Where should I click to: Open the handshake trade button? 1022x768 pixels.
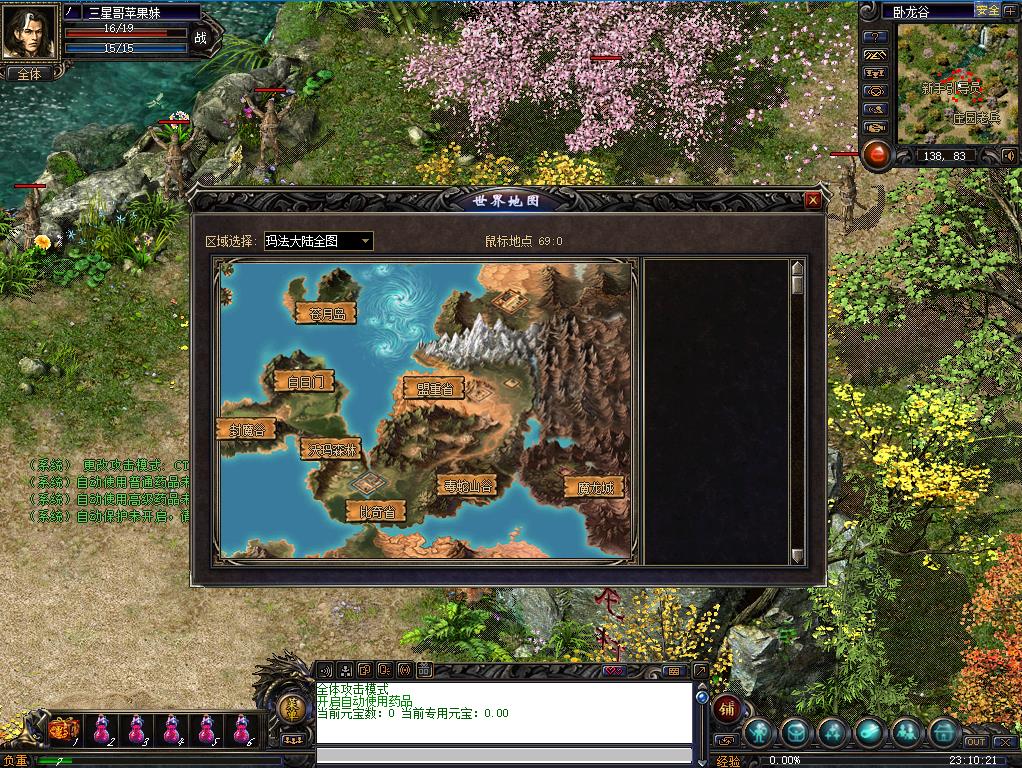tap(876, 128)
